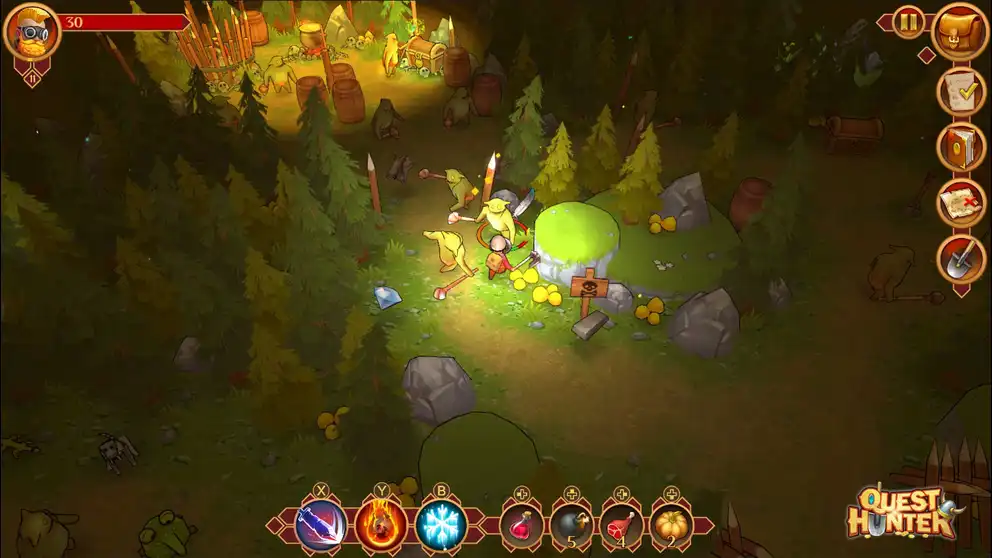Screen dimensions: 992x558
Task: Cast the fireball ability
Action: pyautogui.click(x=382, y=525)
